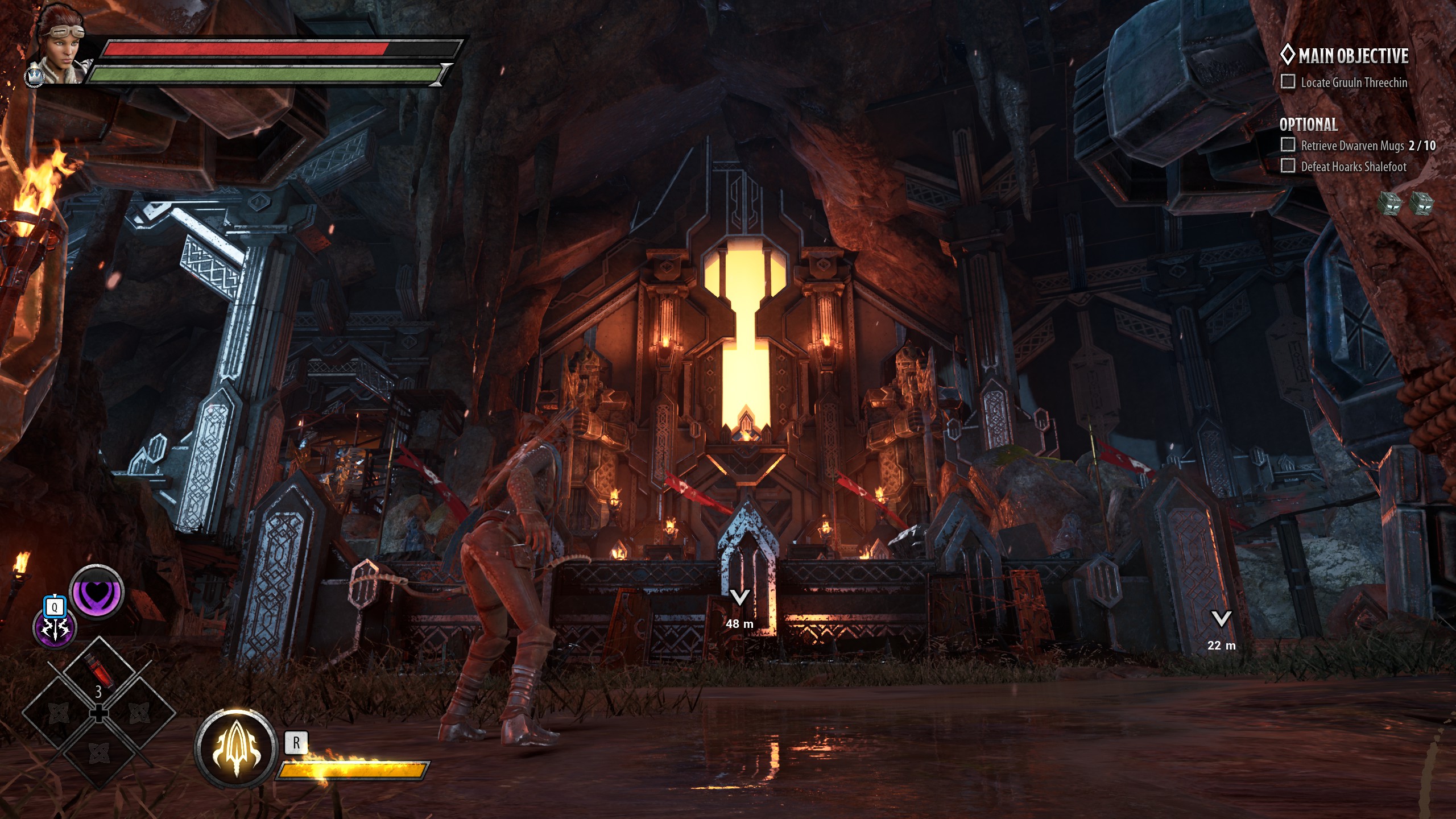This screenshot has height=819, width=1456.
Task: Use the purple arrow-sigil ability icon
Action: tap(54, 629)
